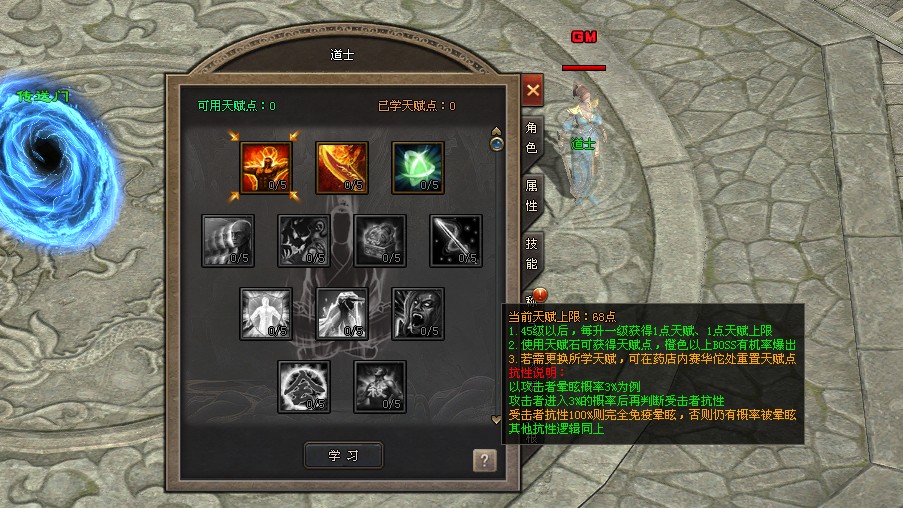Select the green crystal talent icon
The height and width of the screenshot is (508, 903).
pos(418,167)
